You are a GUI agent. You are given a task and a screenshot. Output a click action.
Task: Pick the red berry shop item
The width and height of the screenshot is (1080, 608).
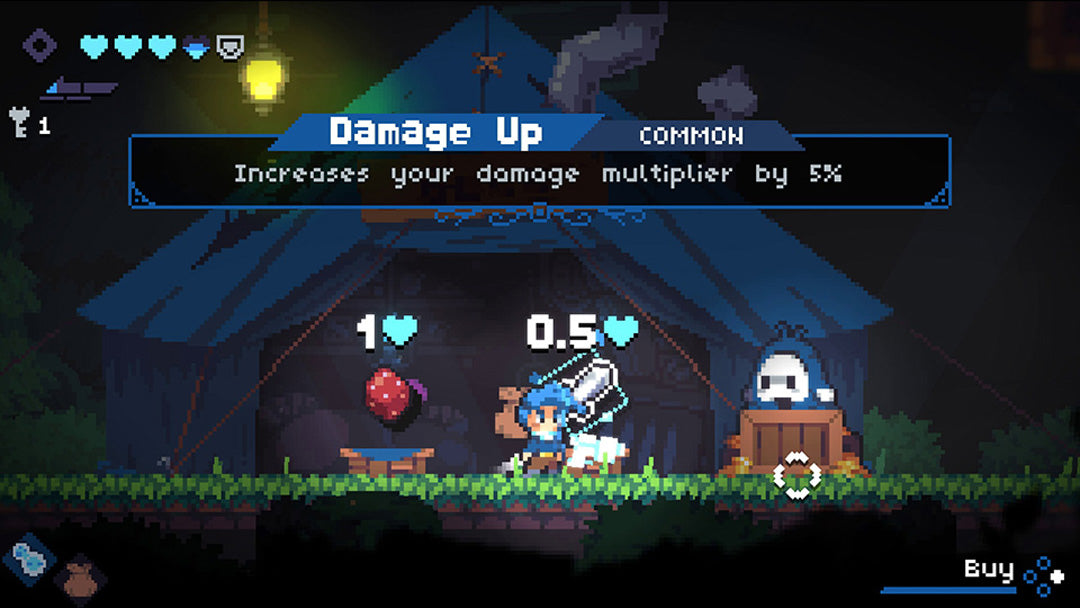387,395
